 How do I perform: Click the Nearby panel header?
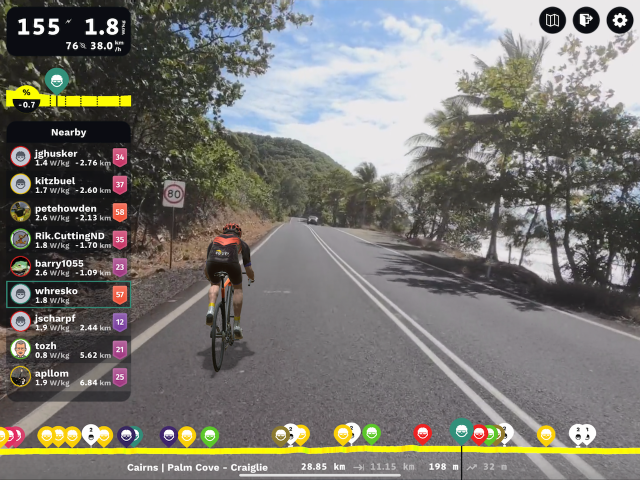[x=68, y=132]
